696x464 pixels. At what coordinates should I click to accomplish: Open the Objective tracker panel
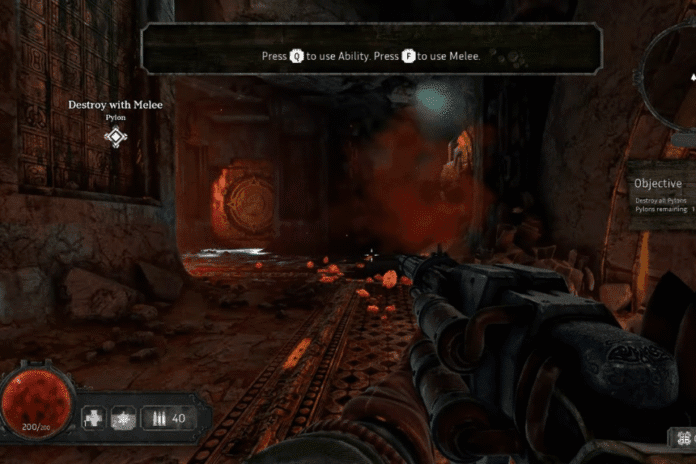click(x=662, y=195)
